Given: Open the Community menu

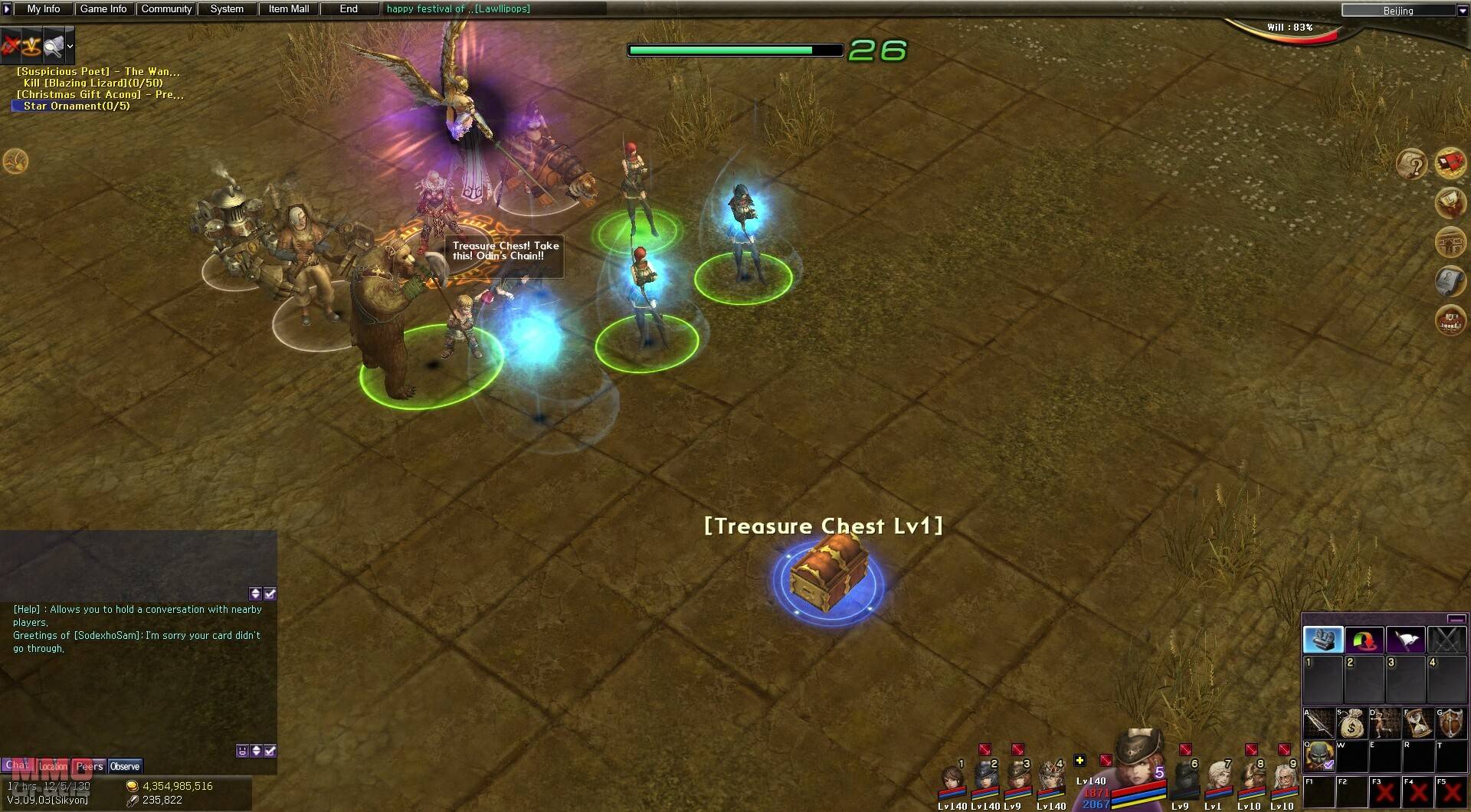Looking at the screenshot, I should pos(166,9).
